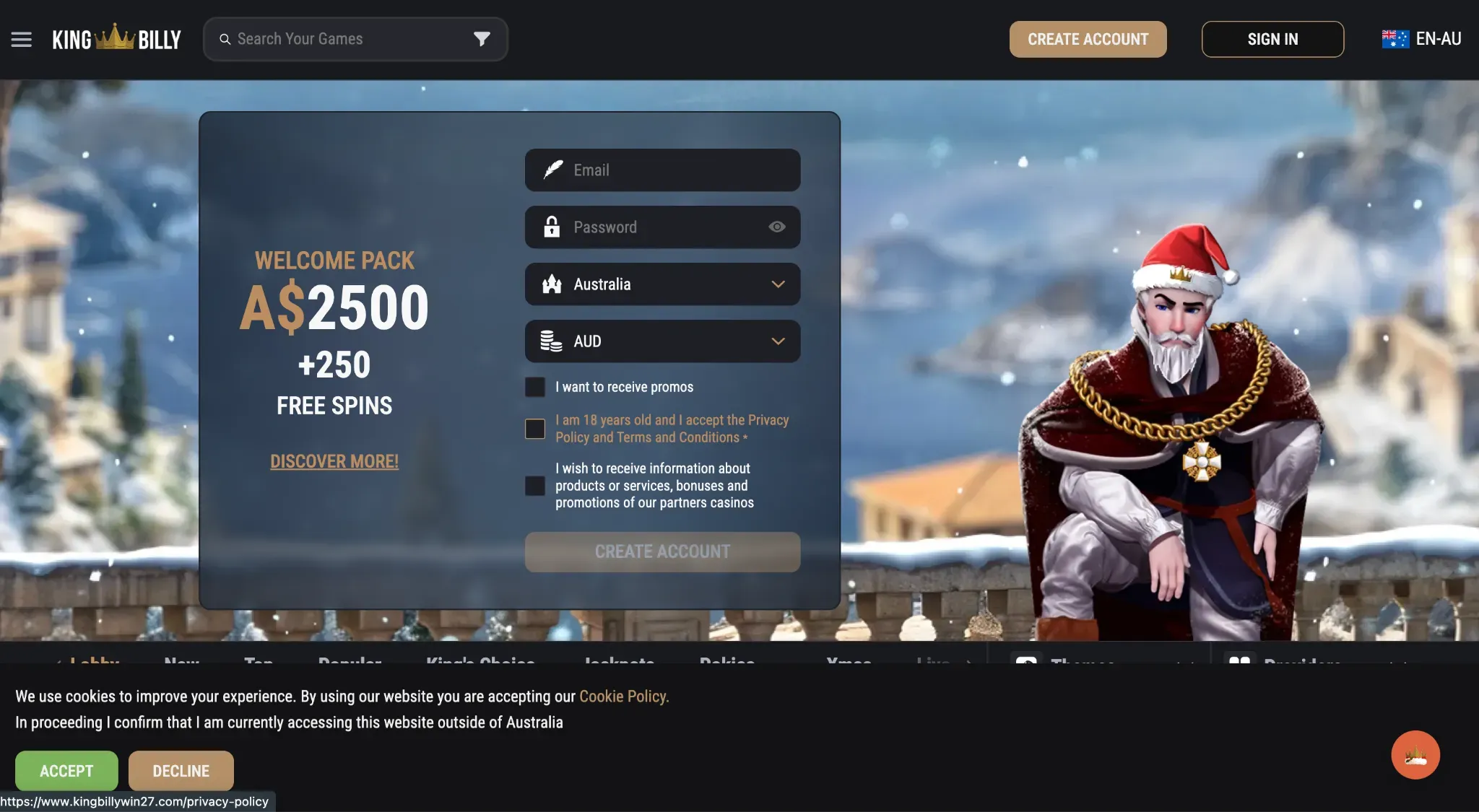Open the AUD currency dropdown
The width and height of the screenshot is (1479, 812).
tap(778, 341)
